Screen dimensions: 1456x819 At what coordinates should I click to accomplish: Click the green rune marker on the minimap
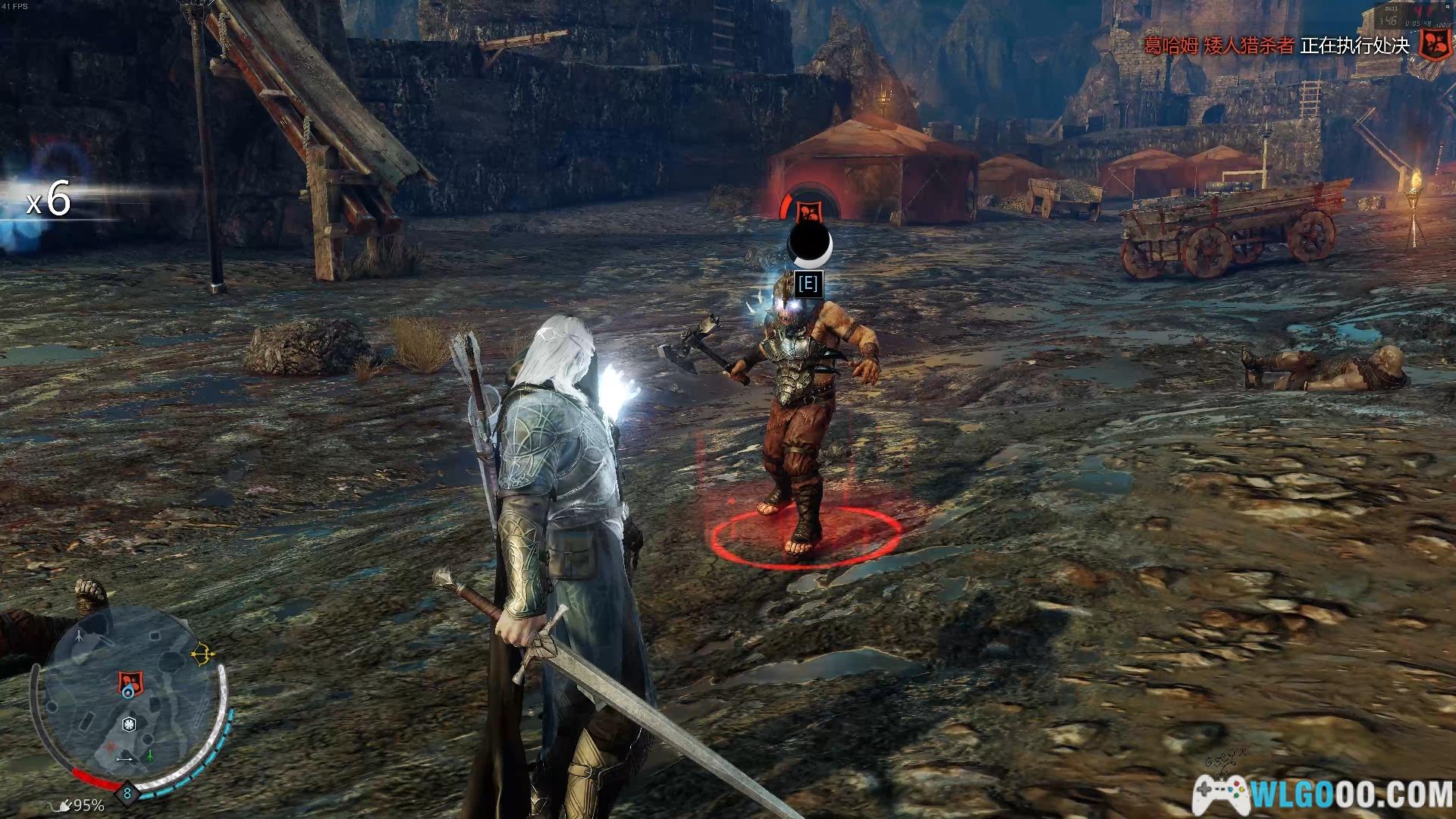[x=150, y=755]
